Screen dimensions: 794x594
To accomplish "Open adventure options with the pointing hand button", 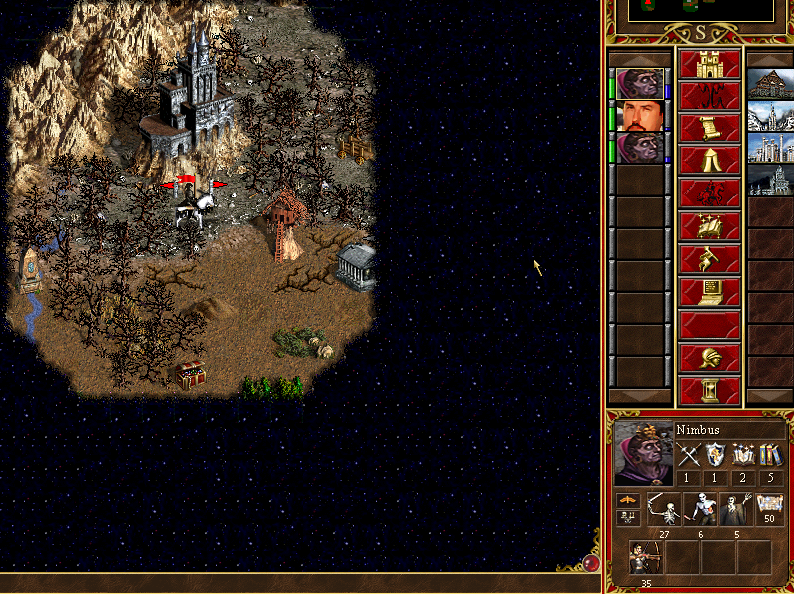I will [710, 259].
